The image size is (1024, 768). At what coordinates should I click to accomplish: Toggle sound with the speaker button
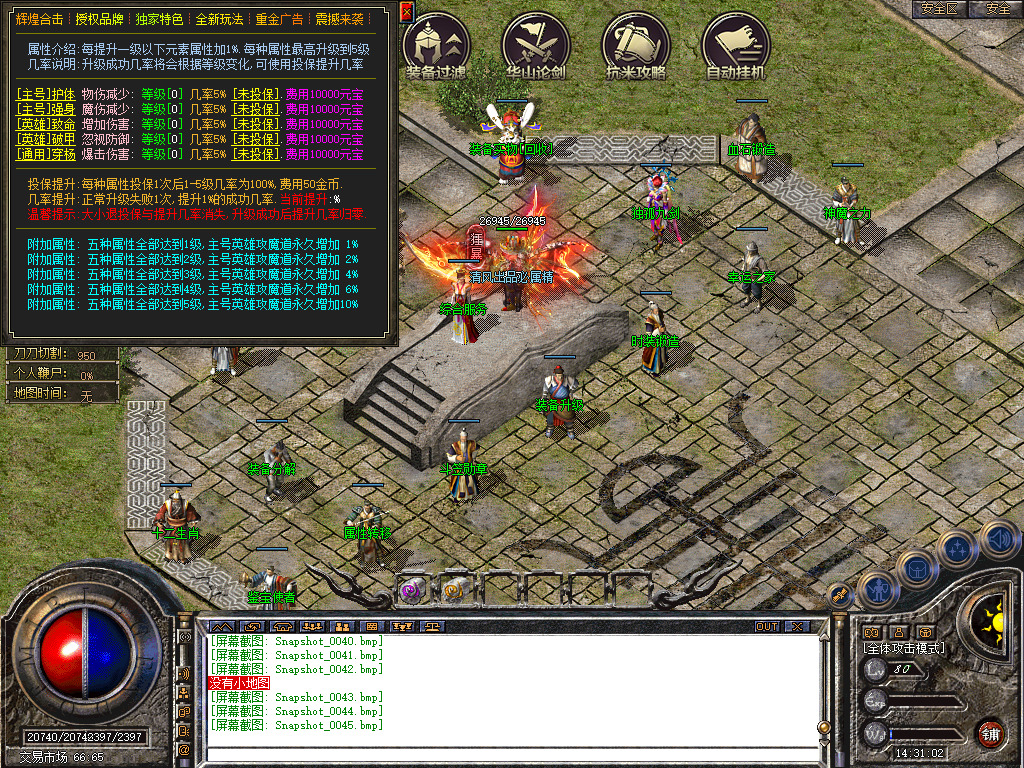[x=999, y=539]
